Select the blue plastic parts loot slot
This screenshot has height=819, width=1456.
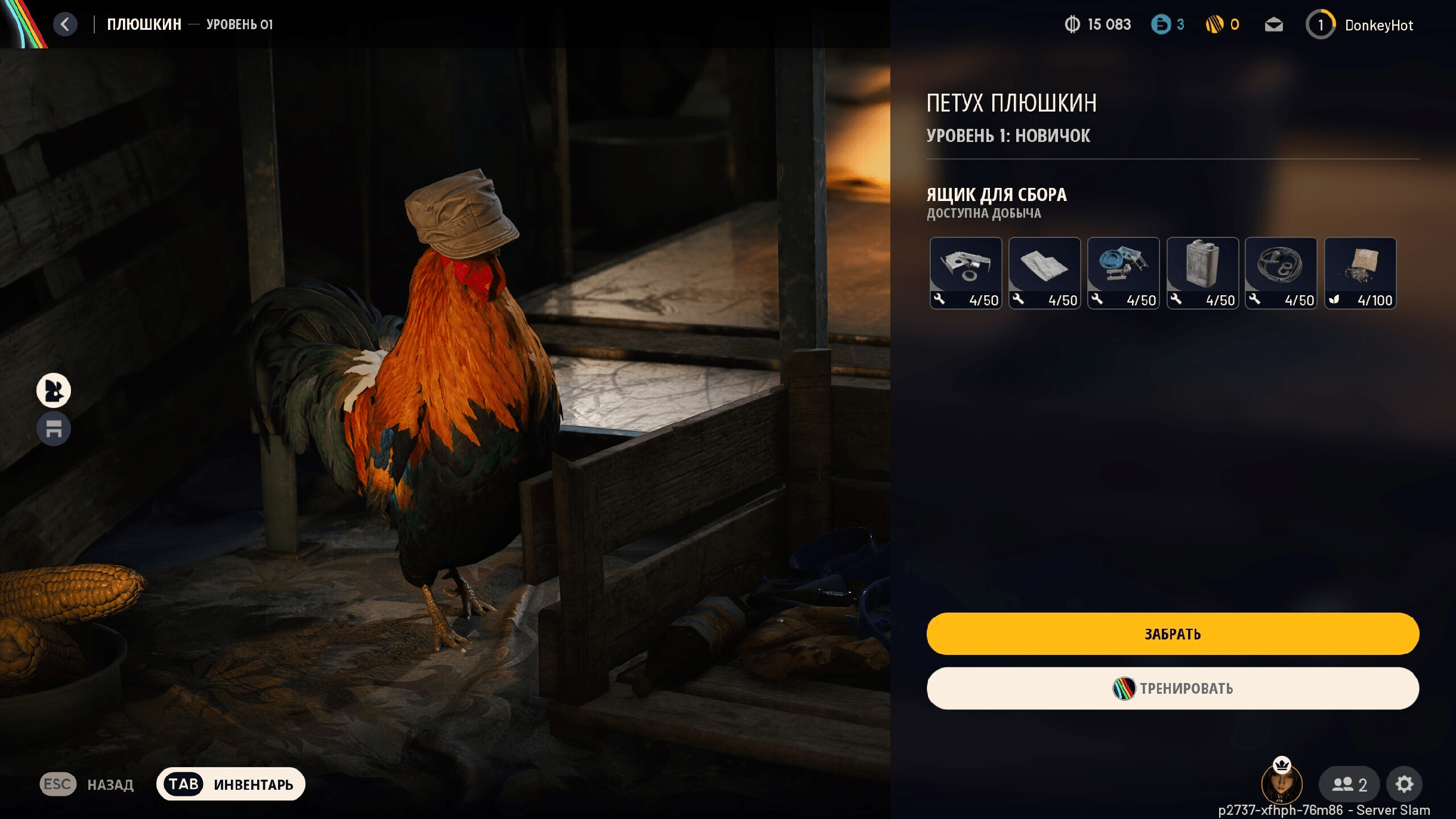pos(1123,273)
